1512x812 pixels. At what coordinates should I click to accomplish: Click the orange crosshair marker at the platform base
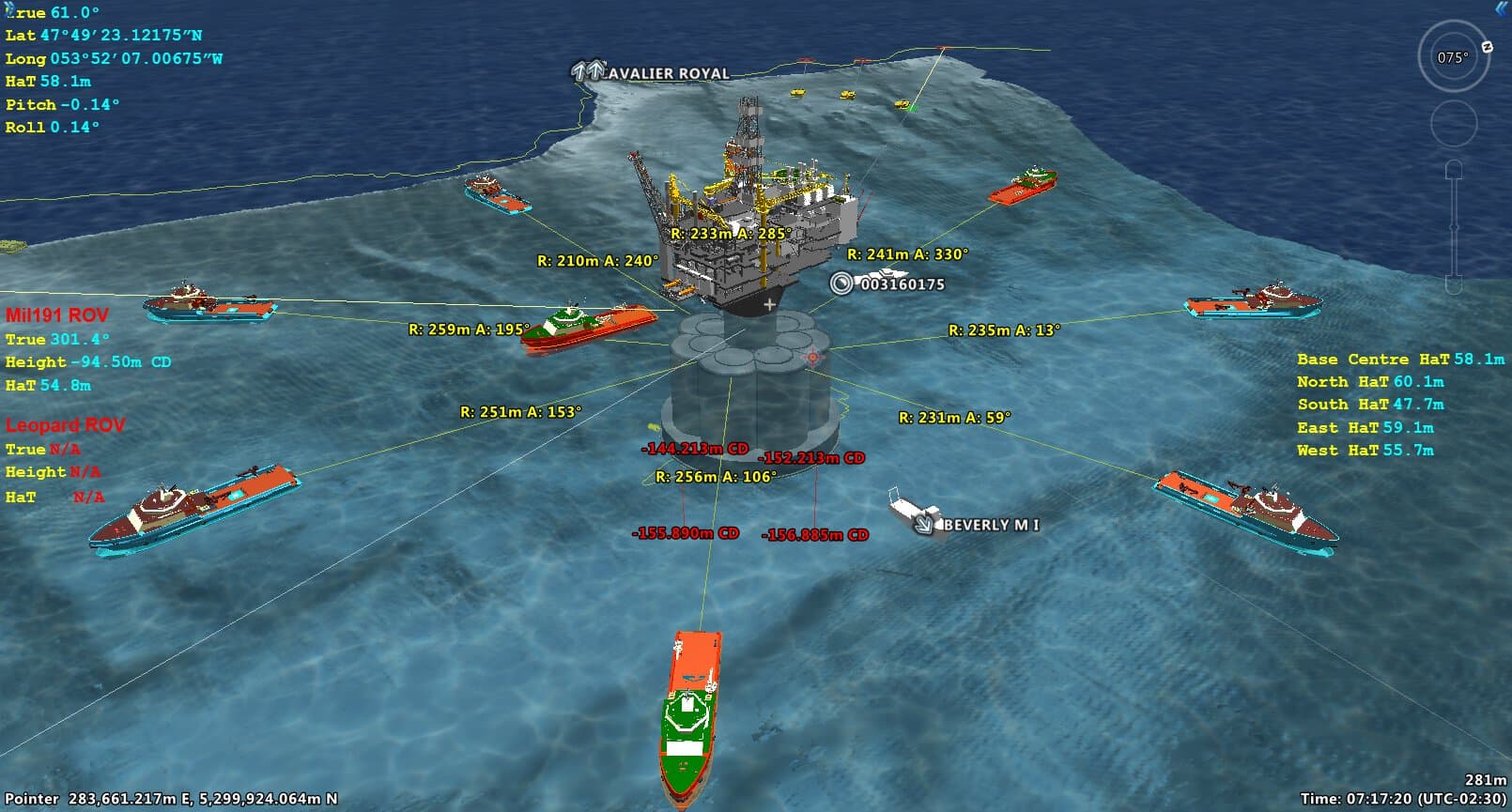tap(811, 357)
